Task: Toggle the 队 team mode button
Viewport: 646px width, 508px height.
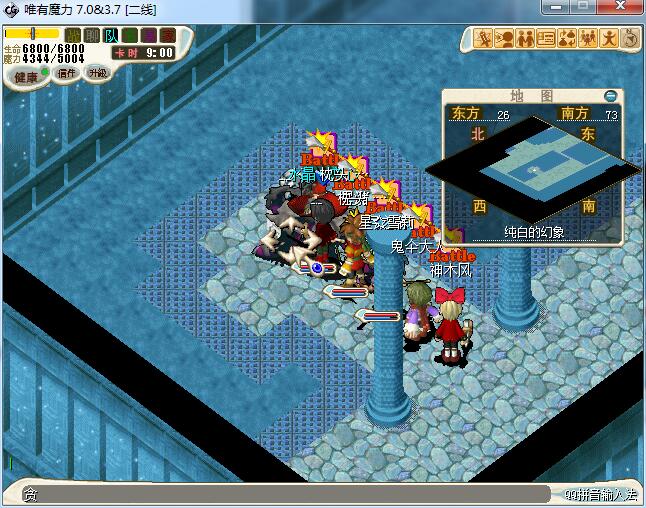Action: tap(111, 36)
